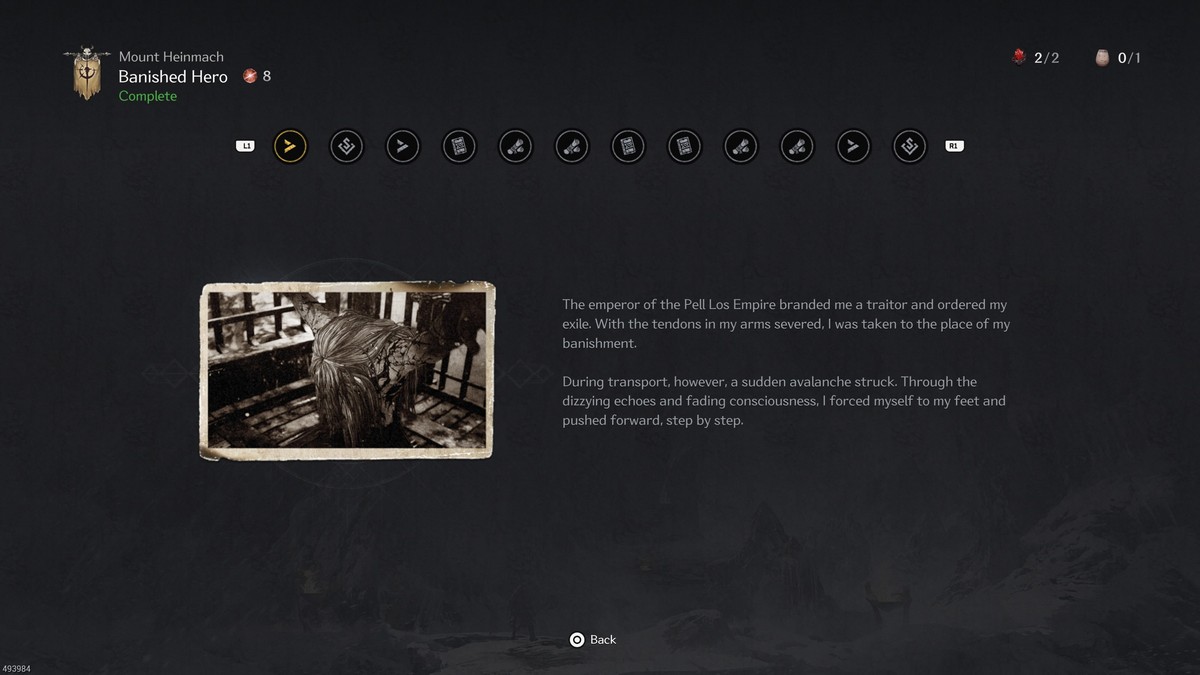Open the document entry between two scroll entries' neighbors, right after the plain arrow
Image resolution: width=1200 pixels, height=675 pixels.
tap(459, 146)
